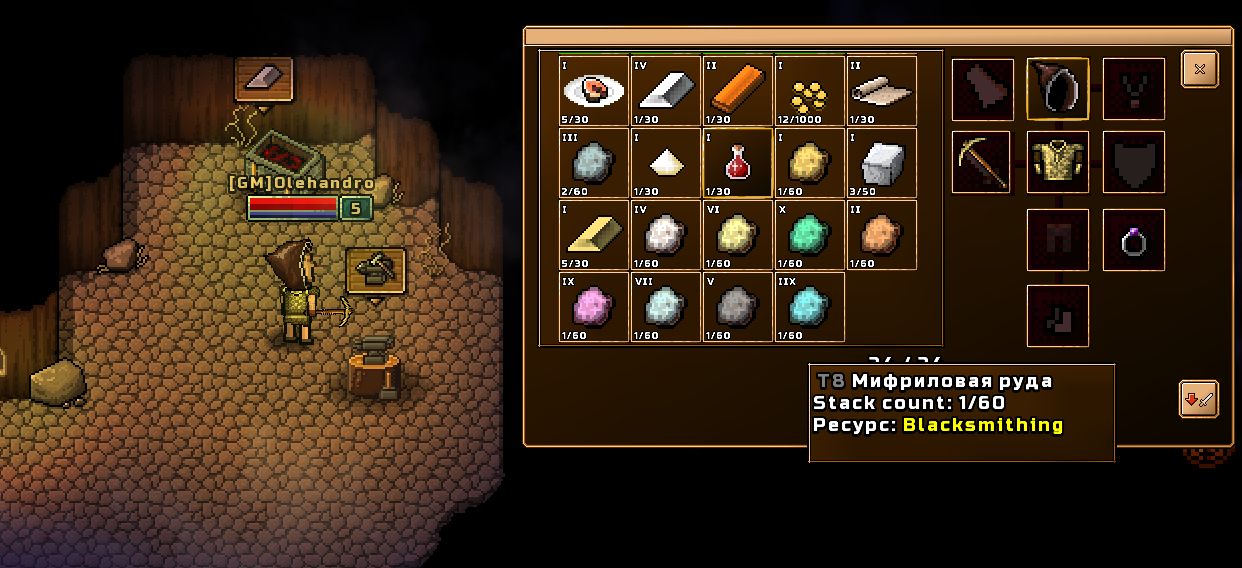The width and height of the screenshot is (1242, 568).
Task: Select the orange copper ingot slot
Action: tap(739, 91)
